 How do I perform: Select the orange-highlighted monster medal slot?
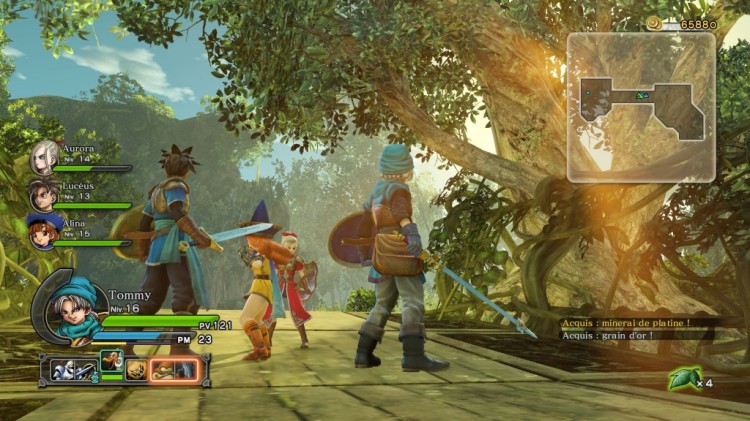point(174,369)
